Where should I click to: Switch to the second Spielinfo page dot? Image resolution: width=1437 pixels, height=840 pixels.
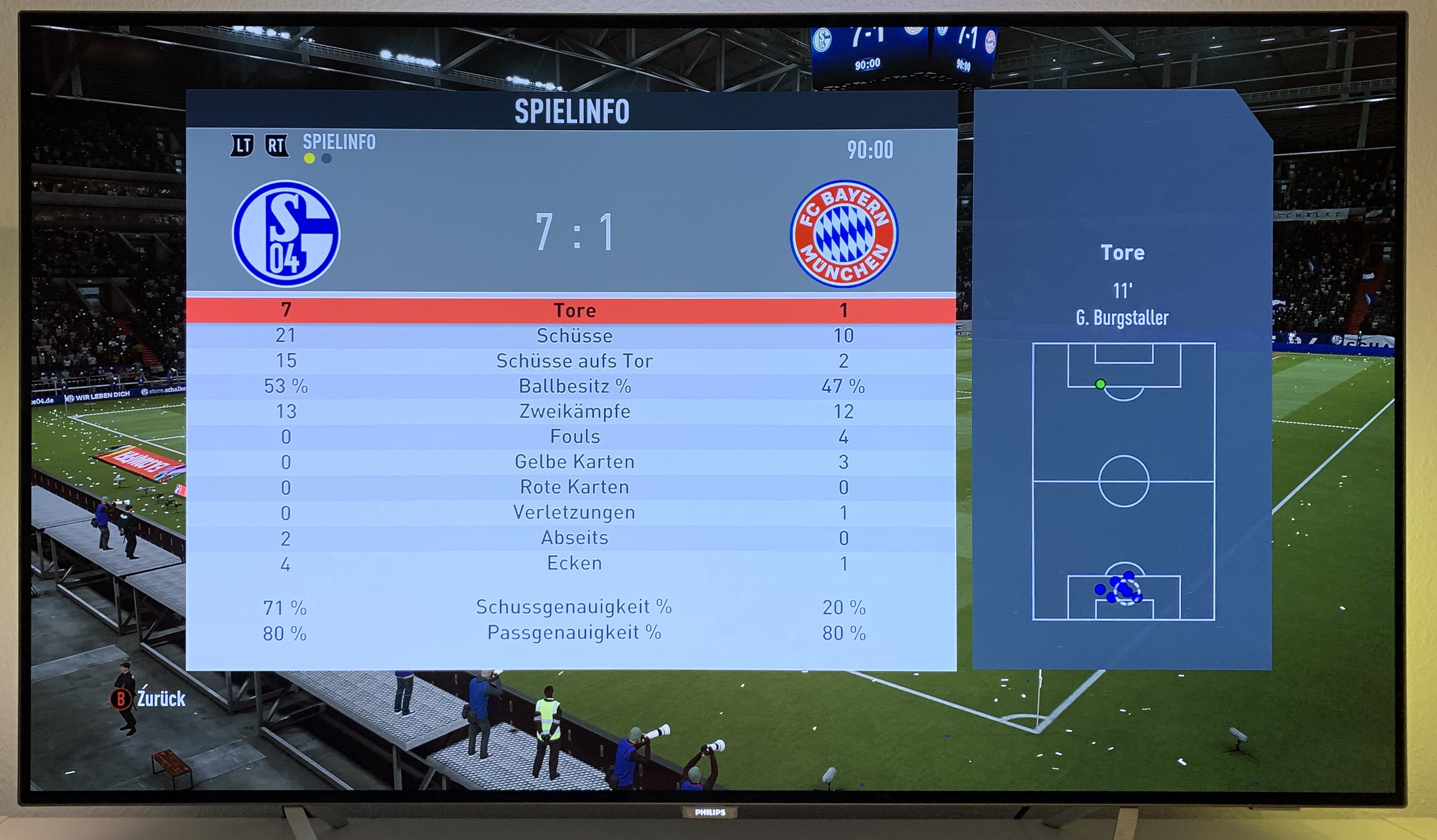click(326, 158)
